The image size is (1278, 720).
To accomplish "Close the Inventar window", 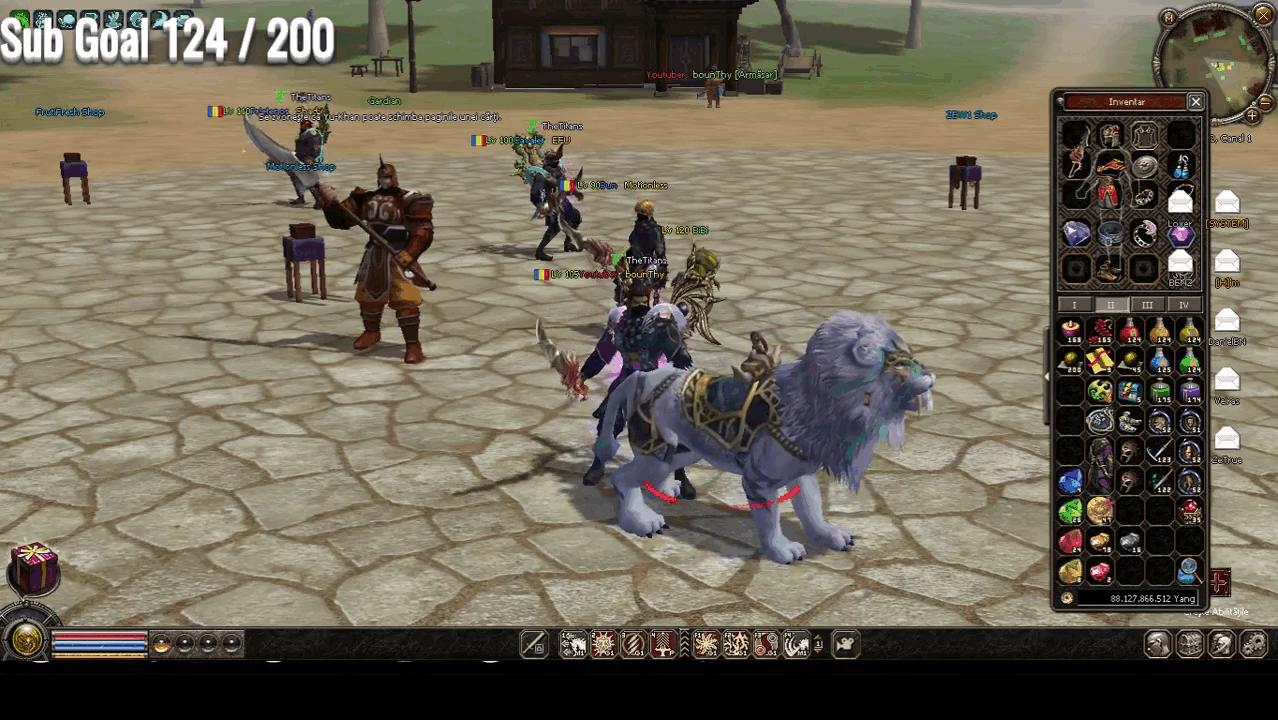I will point(1195,102).
